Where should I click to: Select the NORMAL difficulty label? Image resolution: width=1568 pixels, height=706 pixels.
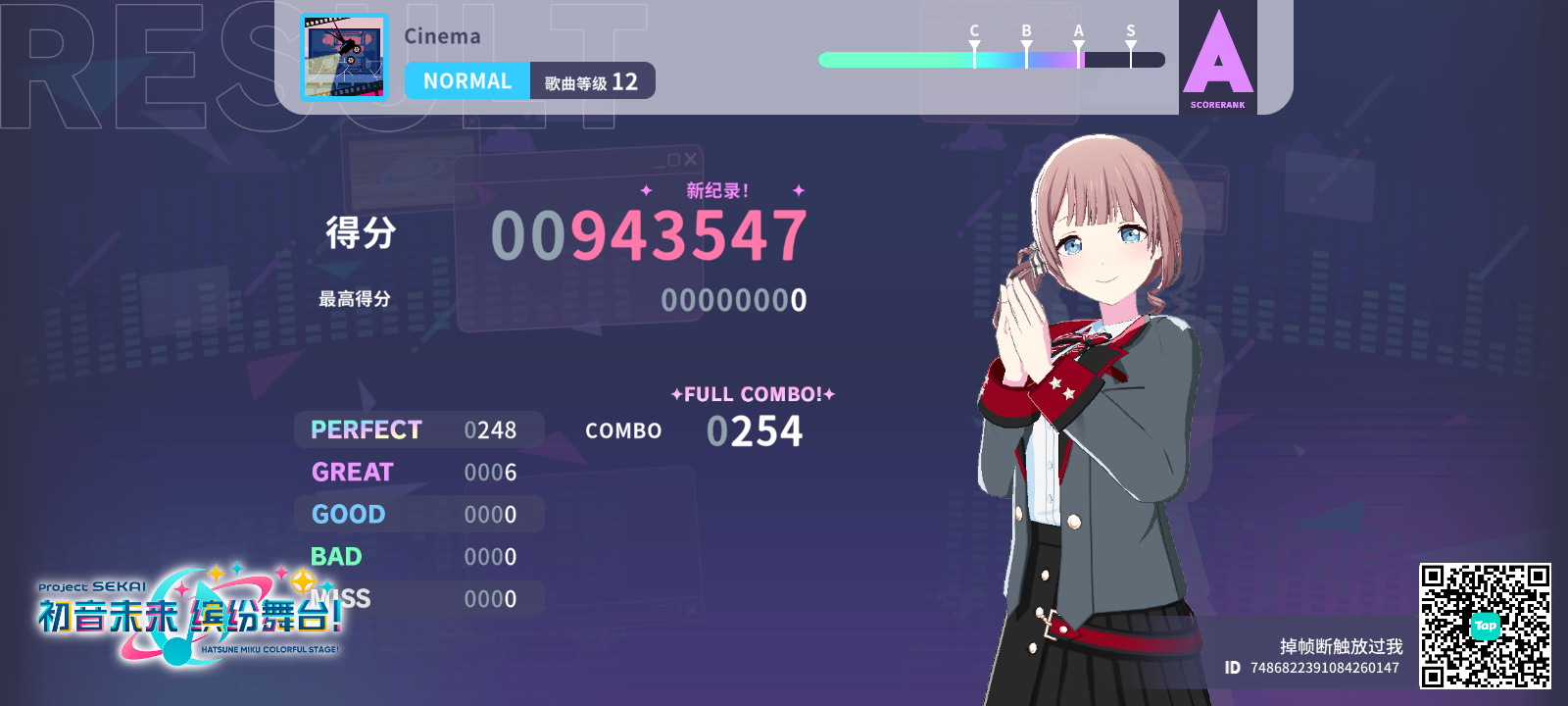coord(467,80)
